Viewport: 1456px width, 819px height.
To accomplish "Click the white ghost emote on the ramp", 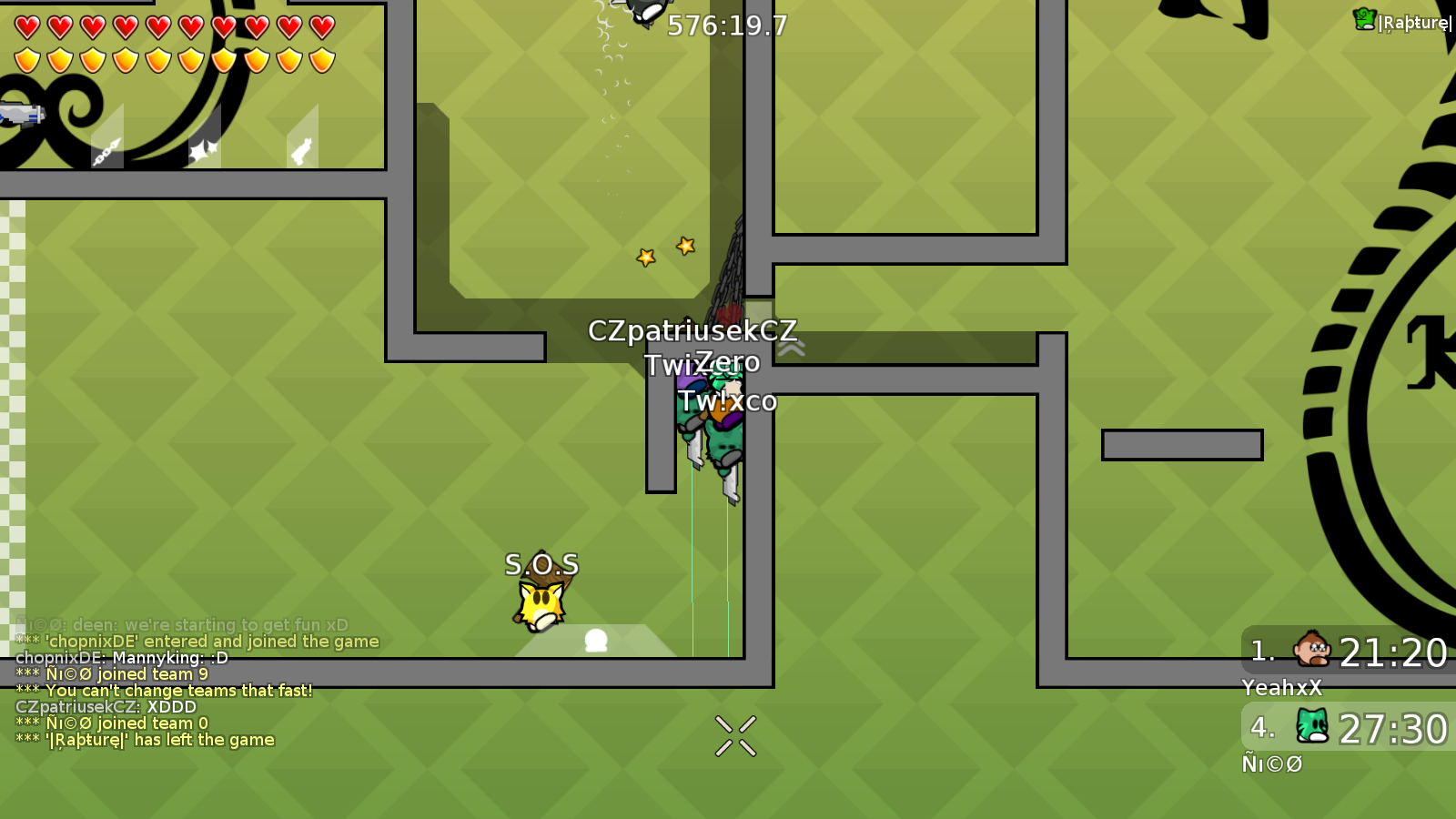I will [x=596, y=642].
